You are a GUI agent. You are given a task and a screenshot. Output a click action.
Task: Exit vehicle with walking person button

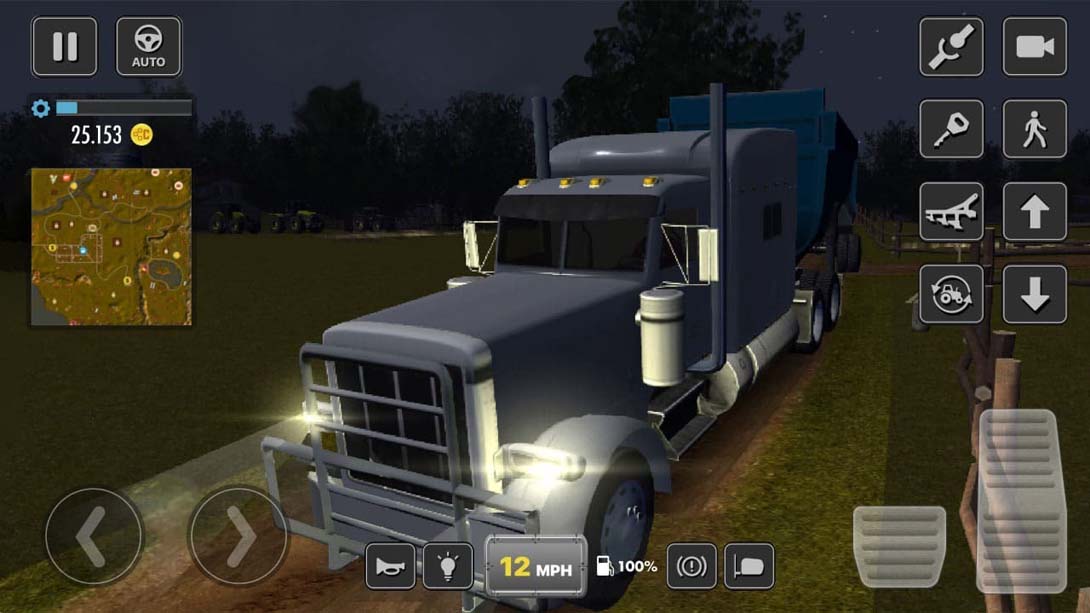click(1034, 129)
